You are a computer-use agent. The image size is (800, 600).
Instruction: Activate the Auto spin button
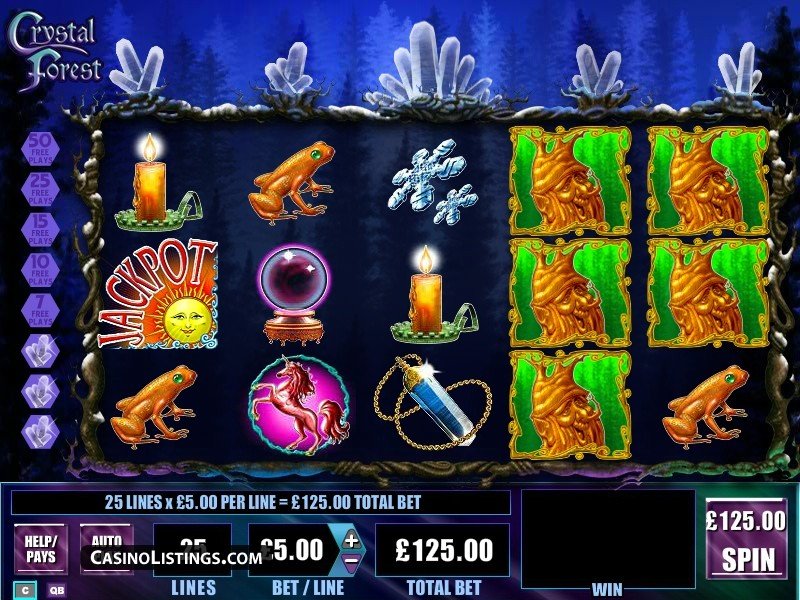106,539
